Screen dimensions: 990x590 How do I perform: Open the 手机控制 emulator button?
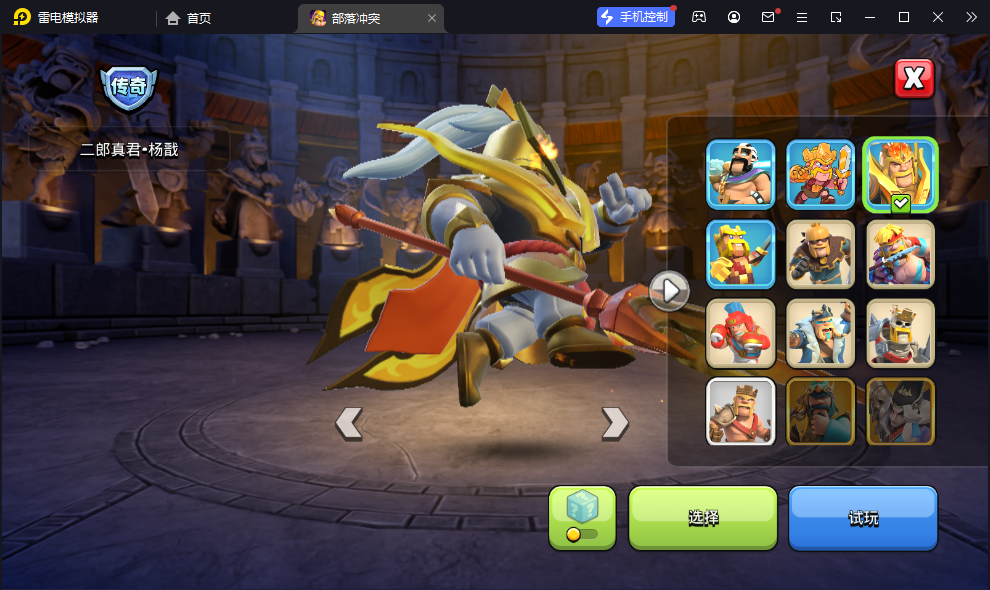[634, 17]
